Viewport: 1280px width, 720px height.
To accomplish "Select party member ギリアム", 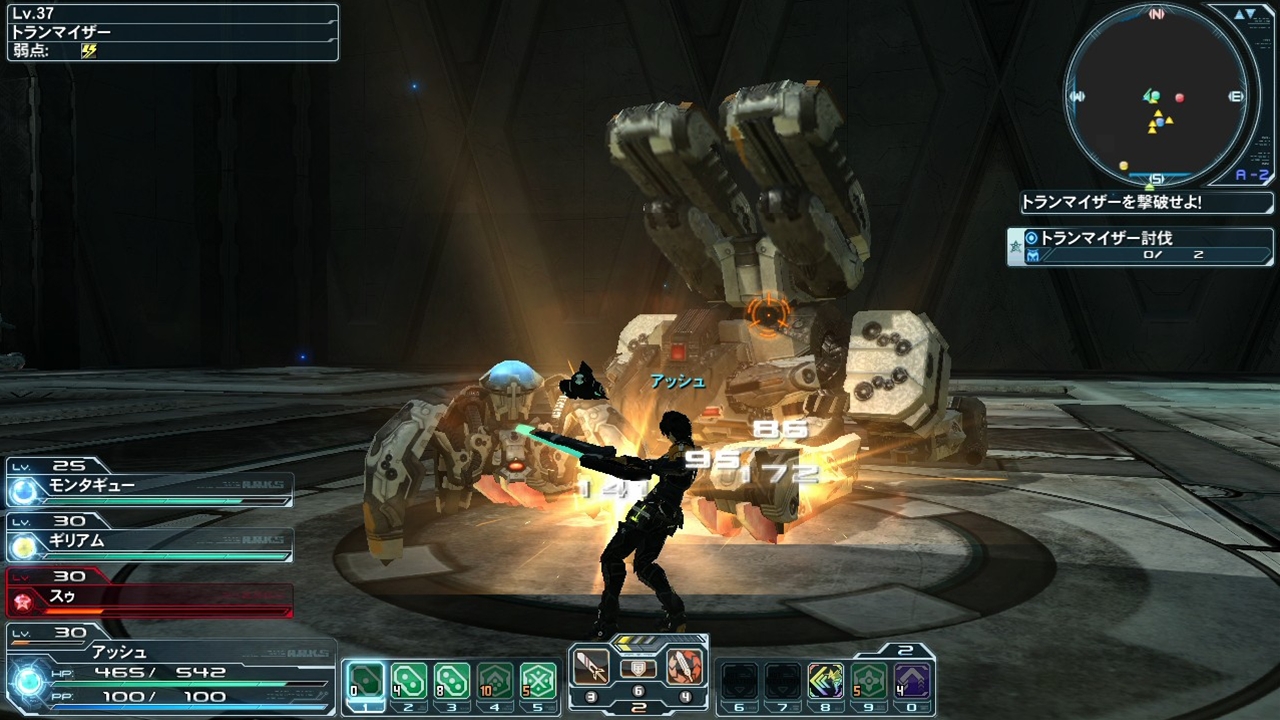I will (150, 541).
